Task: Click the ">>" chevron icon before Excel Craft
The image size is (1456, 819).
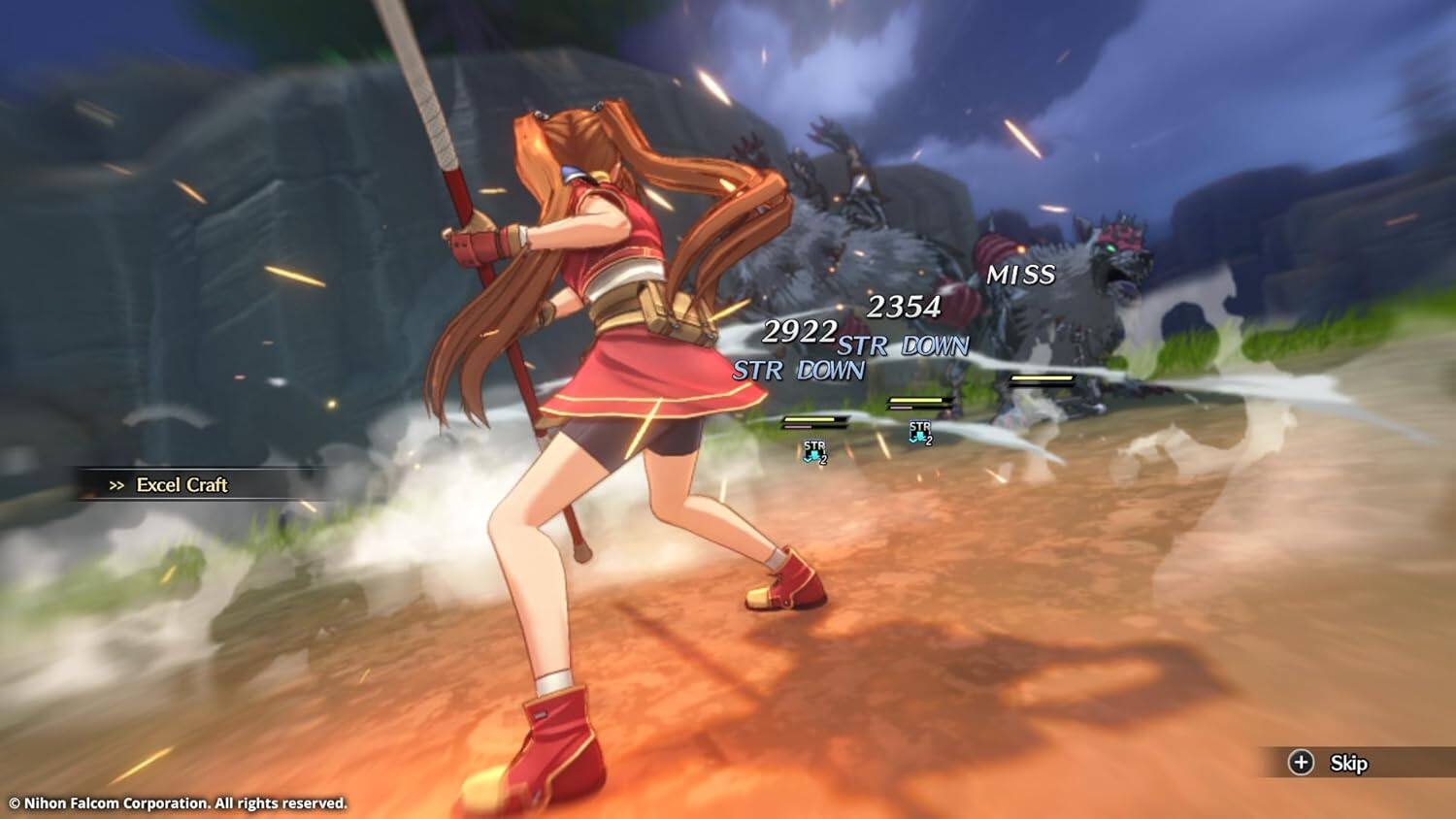Action: click(x=116, y=485)
